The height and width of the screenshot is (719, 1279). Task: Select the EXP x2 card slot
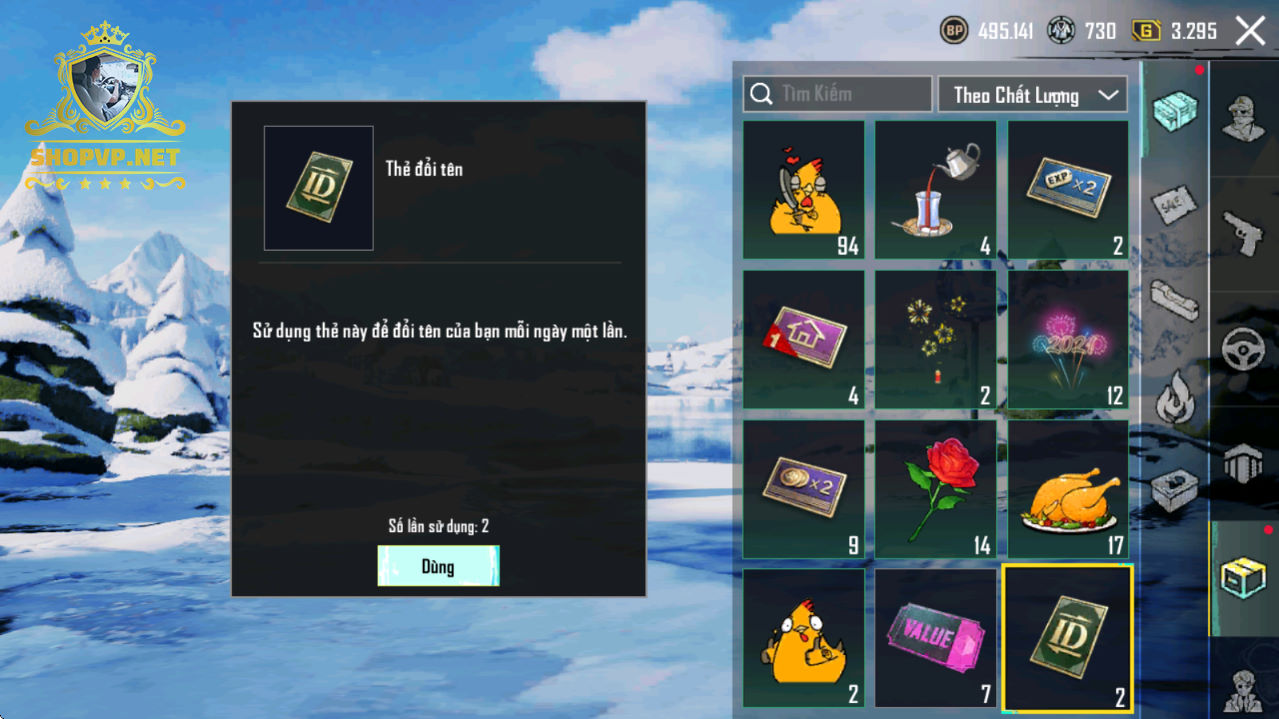point(1068,190)
